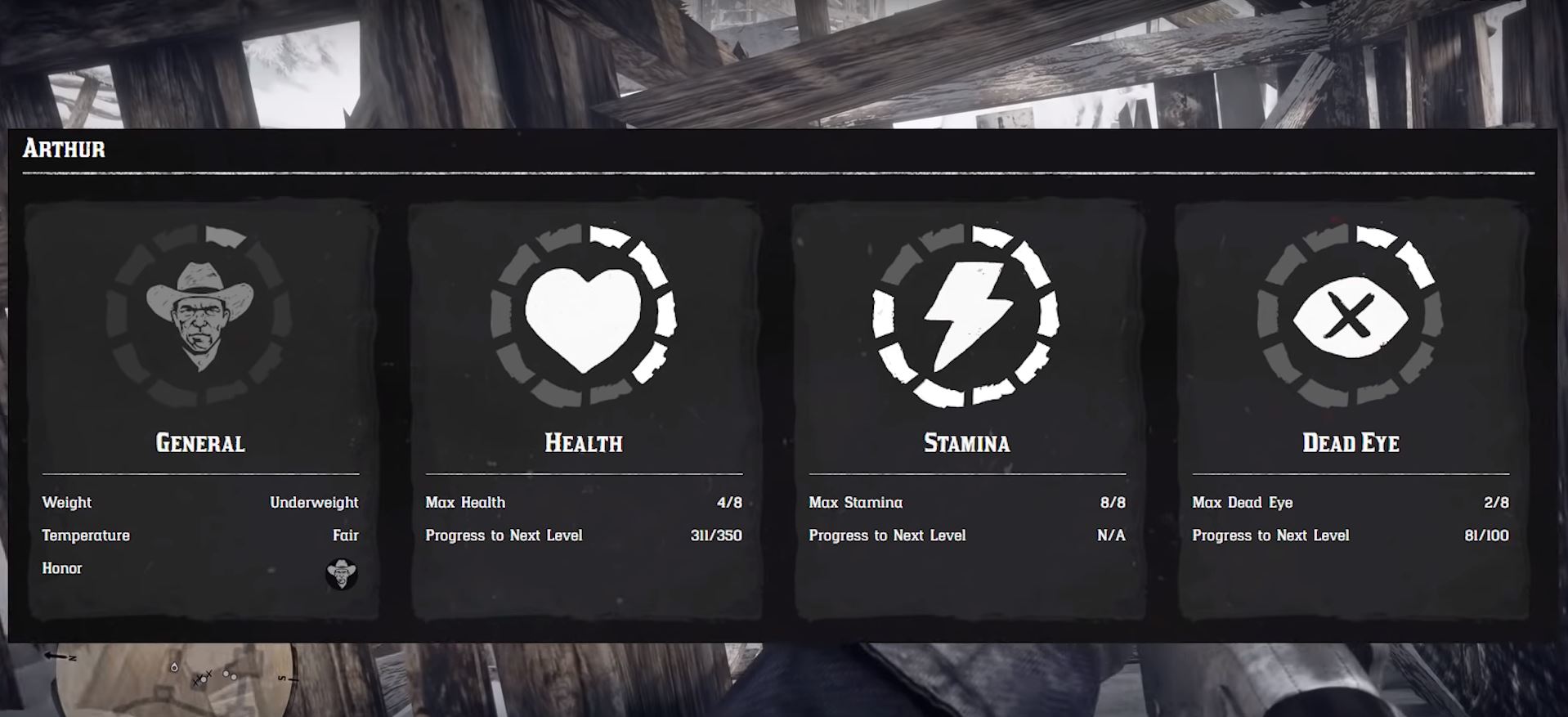Viewport: 1568px width, 717px height.
Task: Expand the Stamina stats card
Action: click(x=967, y=409)
